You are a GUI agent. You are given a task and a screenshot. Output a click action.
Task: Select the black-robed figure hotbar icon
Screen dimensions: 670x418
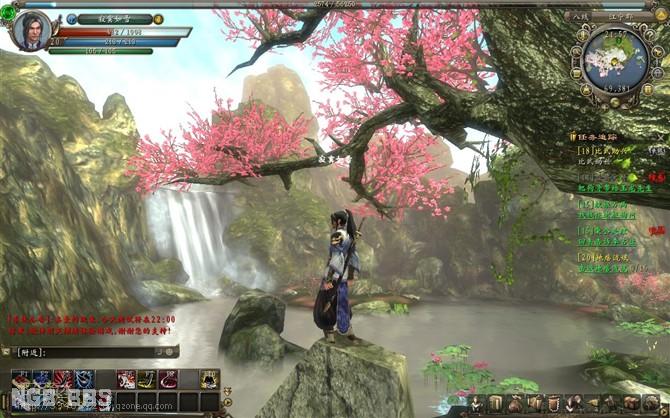coord(208,378)
